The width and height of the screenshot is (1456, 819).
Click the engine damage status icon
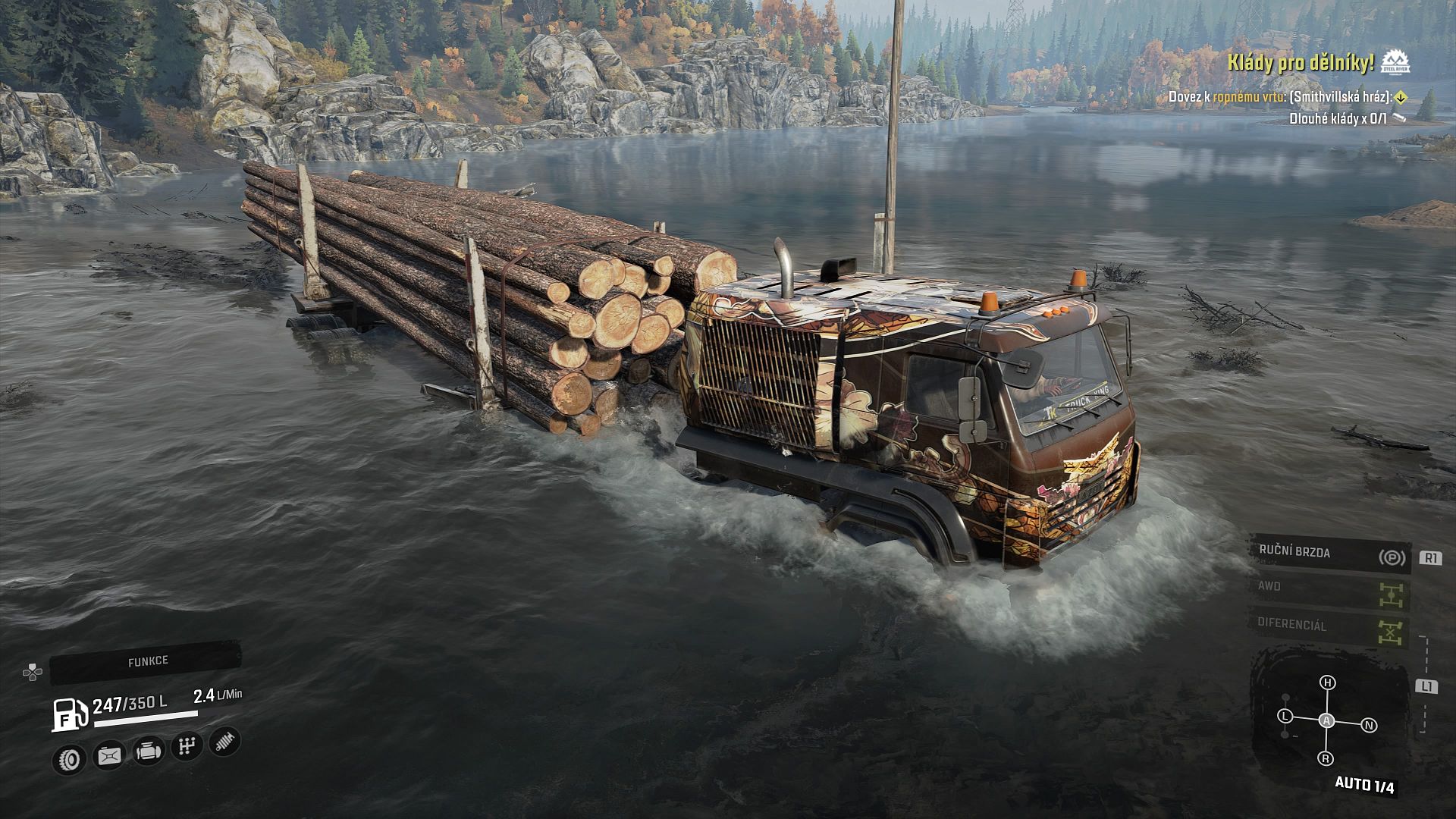(x=149, y=752)
